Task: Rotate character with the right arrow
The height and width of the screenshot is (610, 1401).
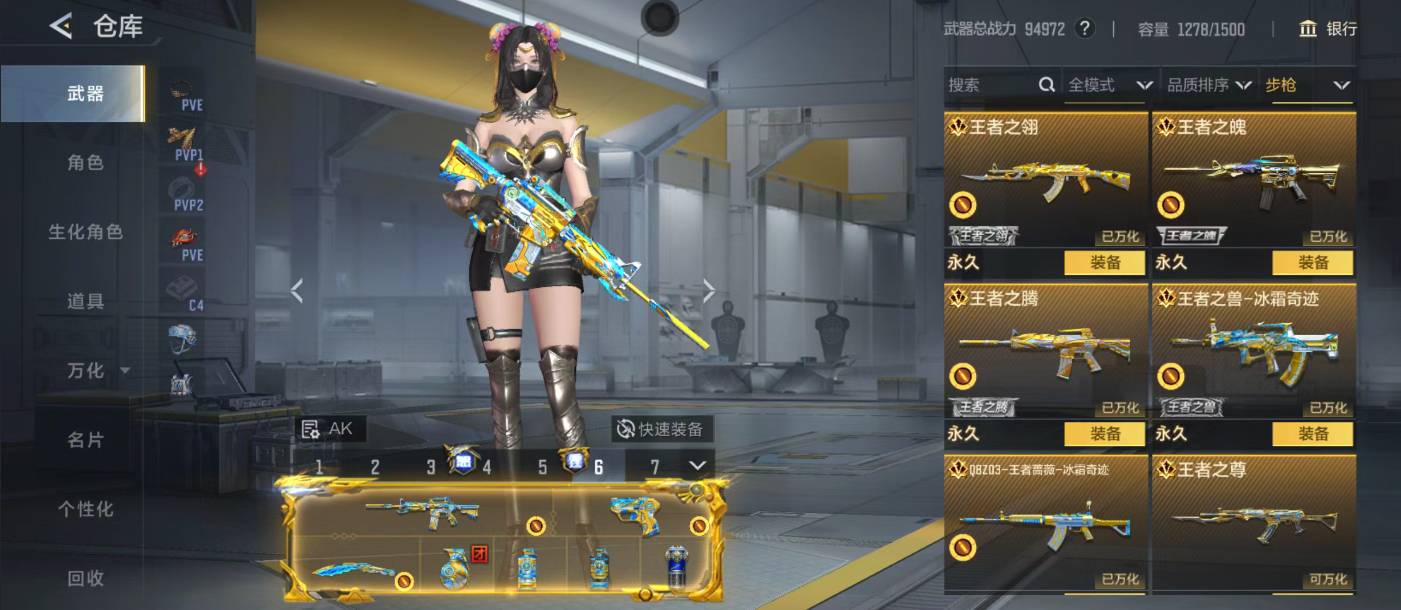Action: pyautogui.click(x=709, y=291)
